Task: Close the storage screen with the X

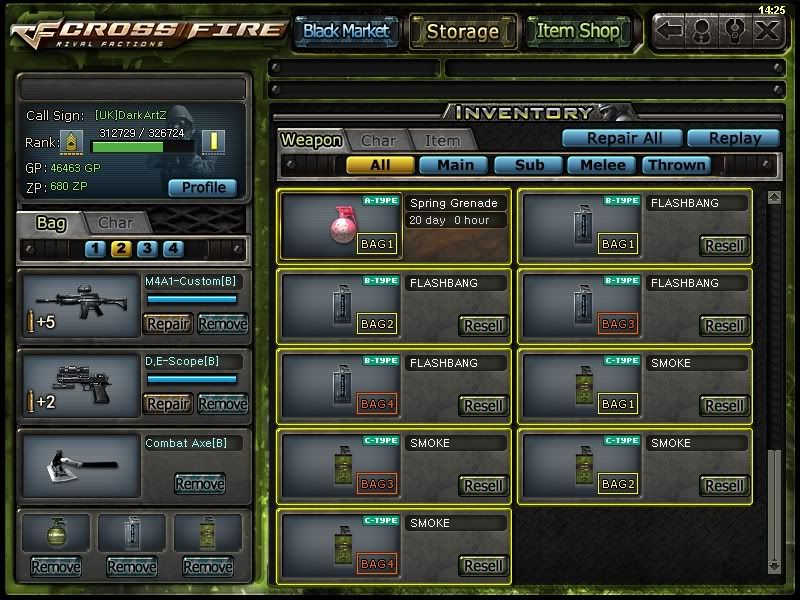Action: [766, 30]
